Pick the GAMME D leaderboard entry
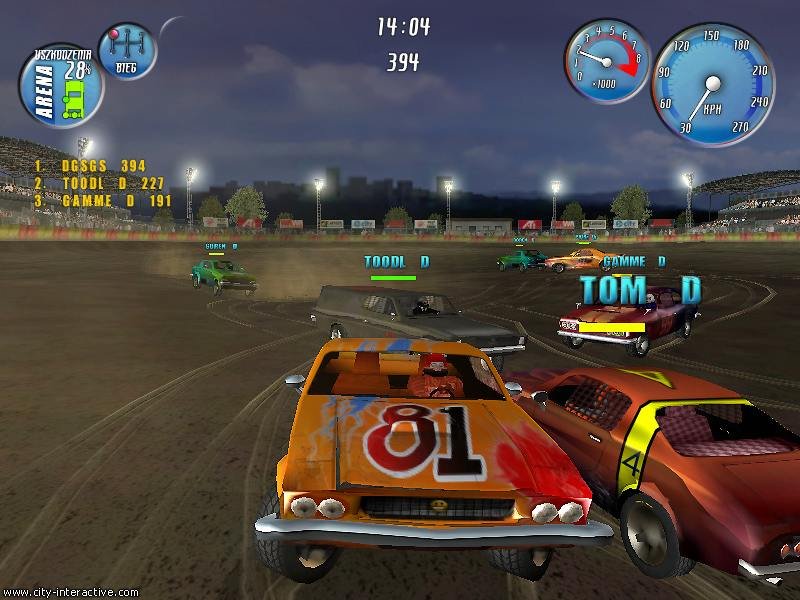800x600 pixels. [99, 200]
